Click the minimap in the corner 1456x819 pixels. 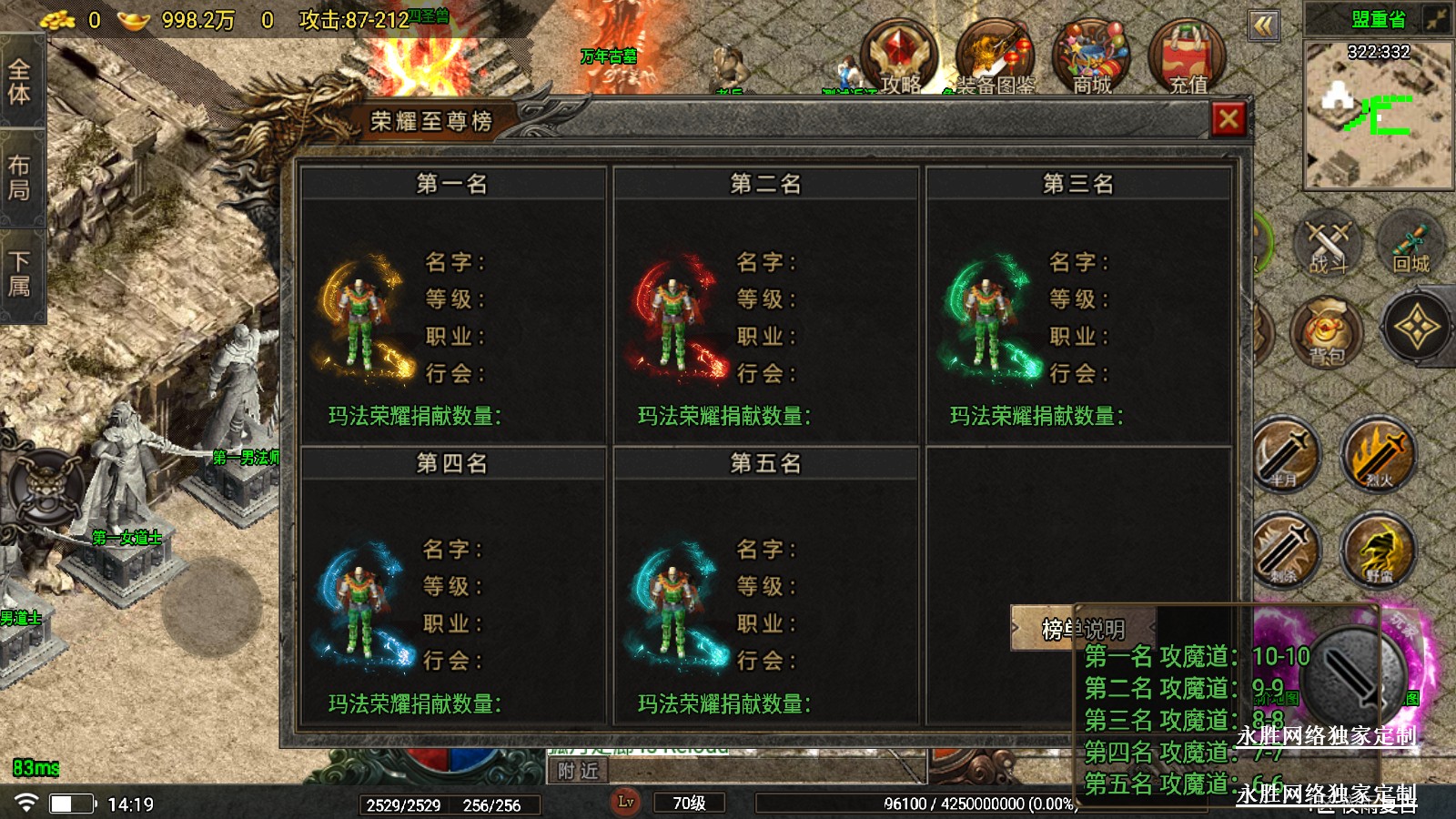tap(1378, 114)
